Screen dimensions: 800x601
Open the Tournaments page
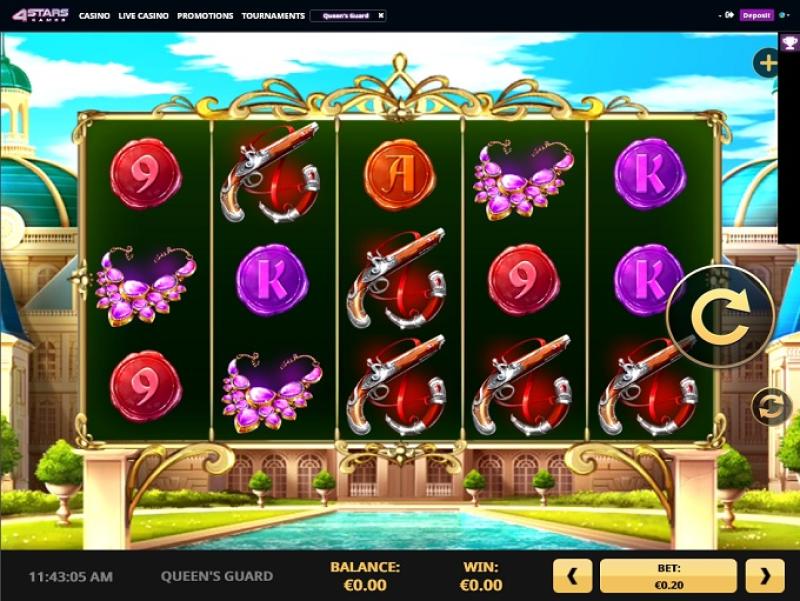273,16
